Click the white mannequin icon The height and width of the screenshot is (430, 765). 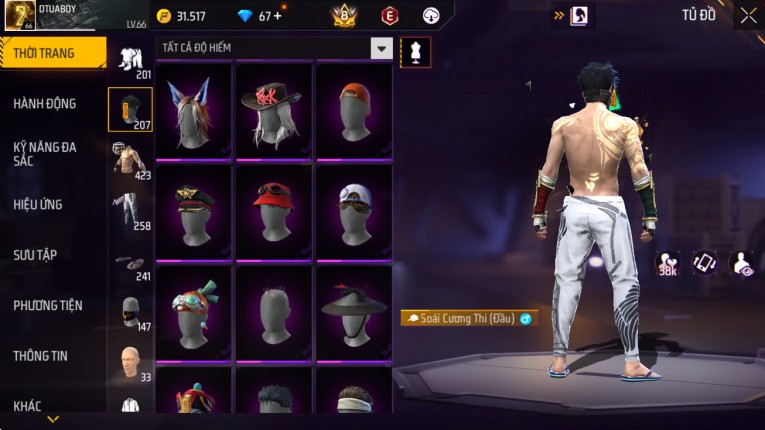pyautogui.click(x=416, y=52)
